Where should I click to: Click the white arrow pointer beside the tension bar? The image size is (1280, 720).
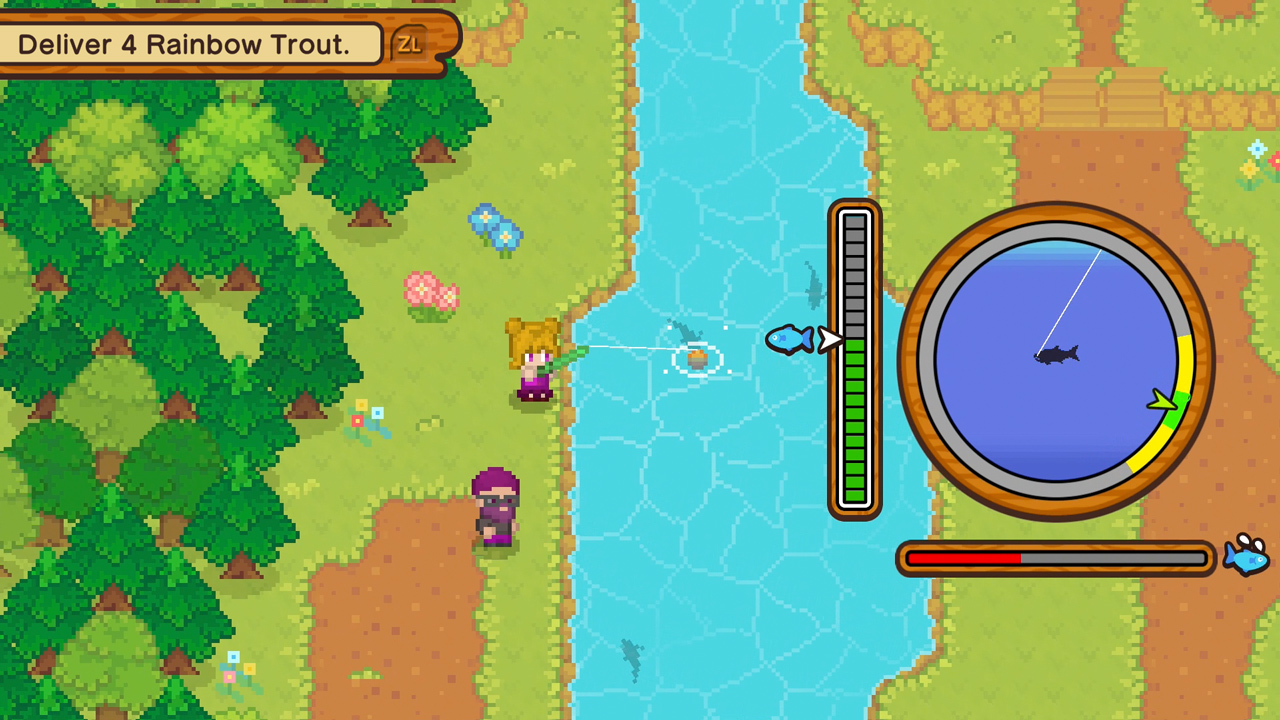[x=830, y=341]
